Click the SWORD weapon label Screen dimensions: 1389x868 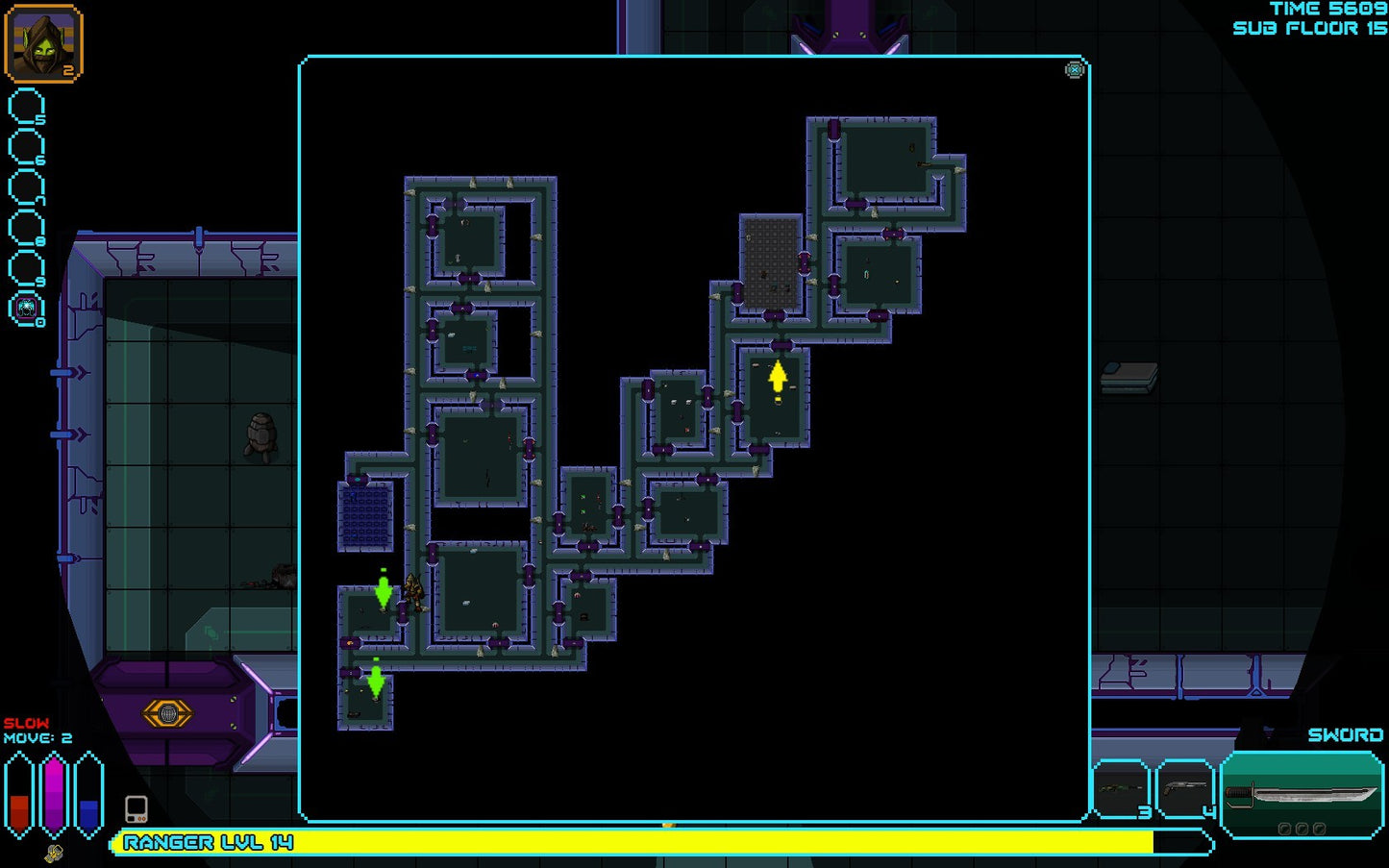tap(1346, 734)
